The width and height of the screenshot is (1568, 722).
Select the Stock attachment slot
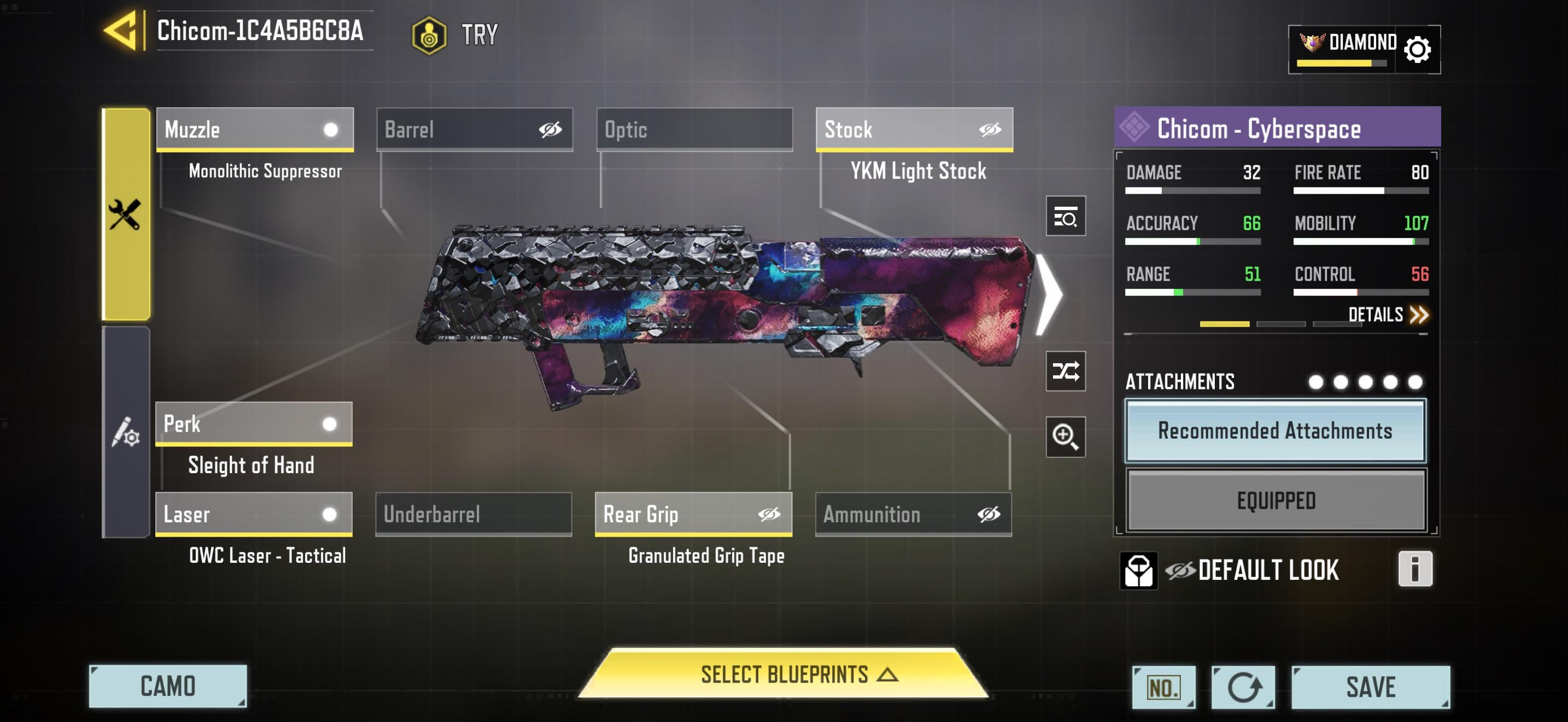pyautogui.click(x=914, y=129)
